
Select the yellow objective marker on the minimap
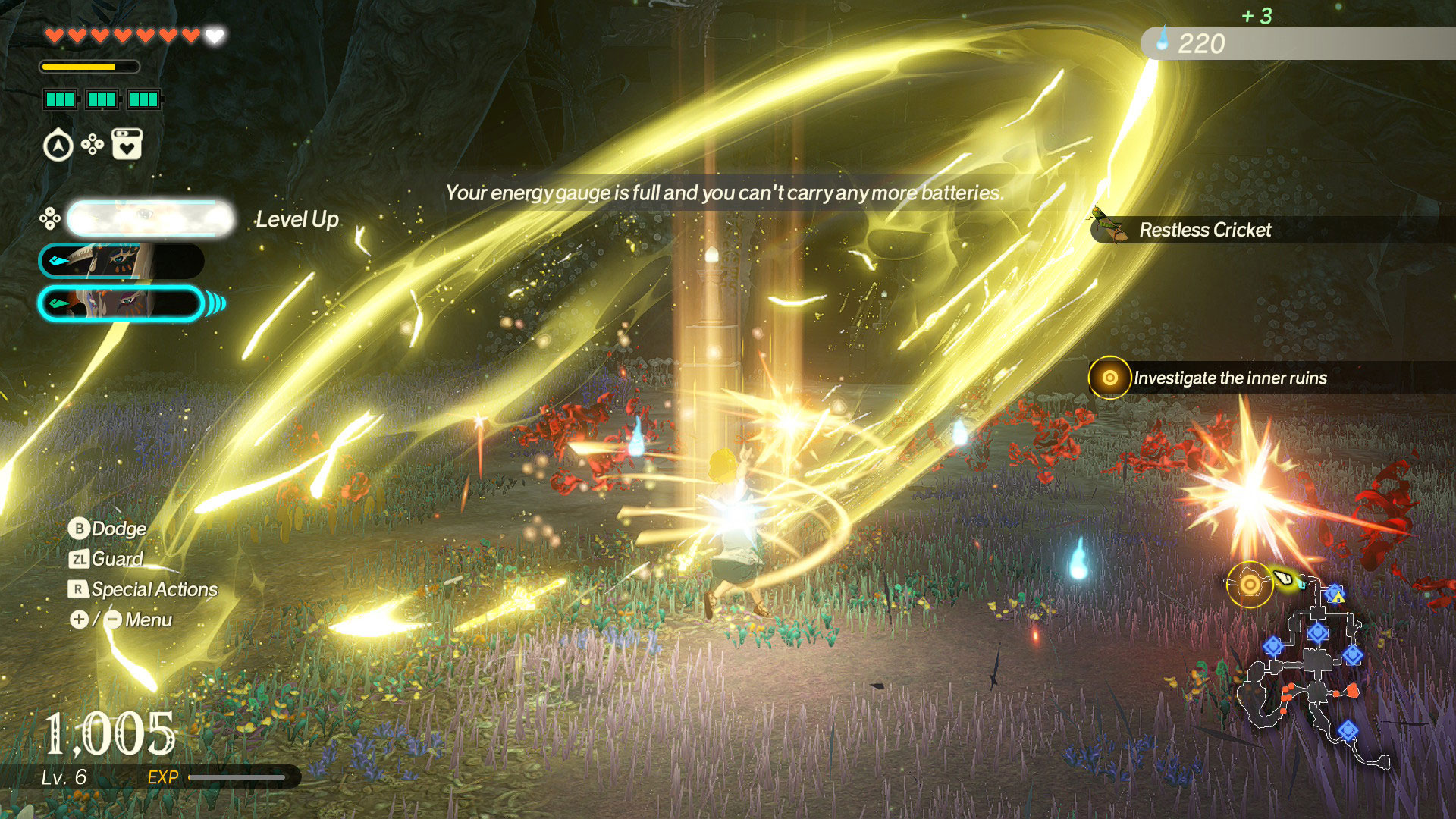tap(1249, 584)
